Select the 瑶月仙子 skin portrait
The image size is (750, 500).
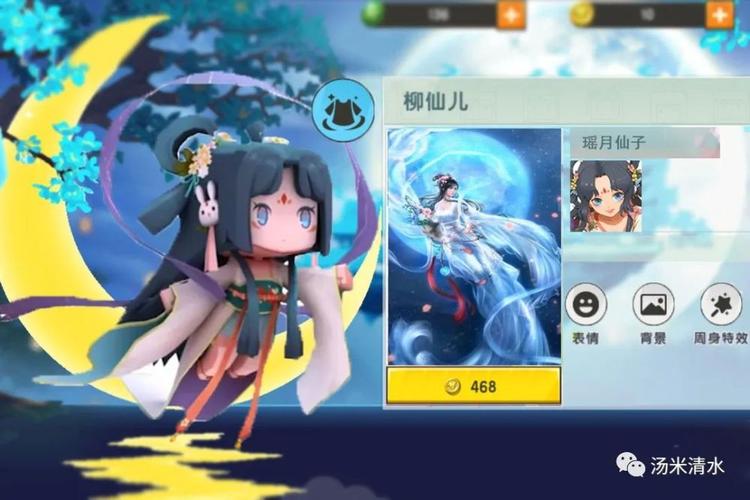(605, 197)
